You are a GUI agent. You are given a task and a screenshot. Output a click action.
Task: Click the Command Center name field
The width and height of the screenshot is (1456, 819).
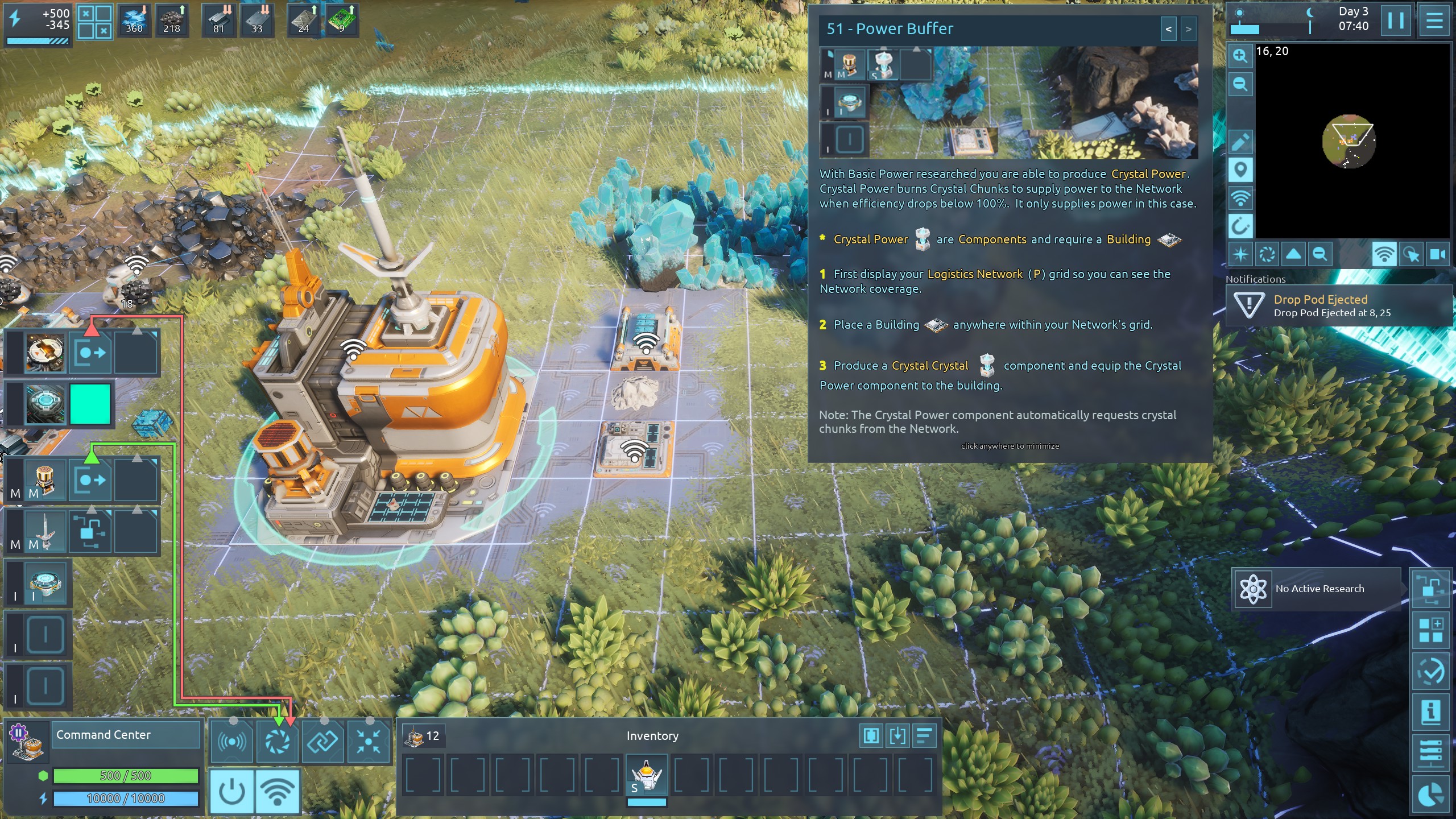pyautogui.click(x=125, y=735)
